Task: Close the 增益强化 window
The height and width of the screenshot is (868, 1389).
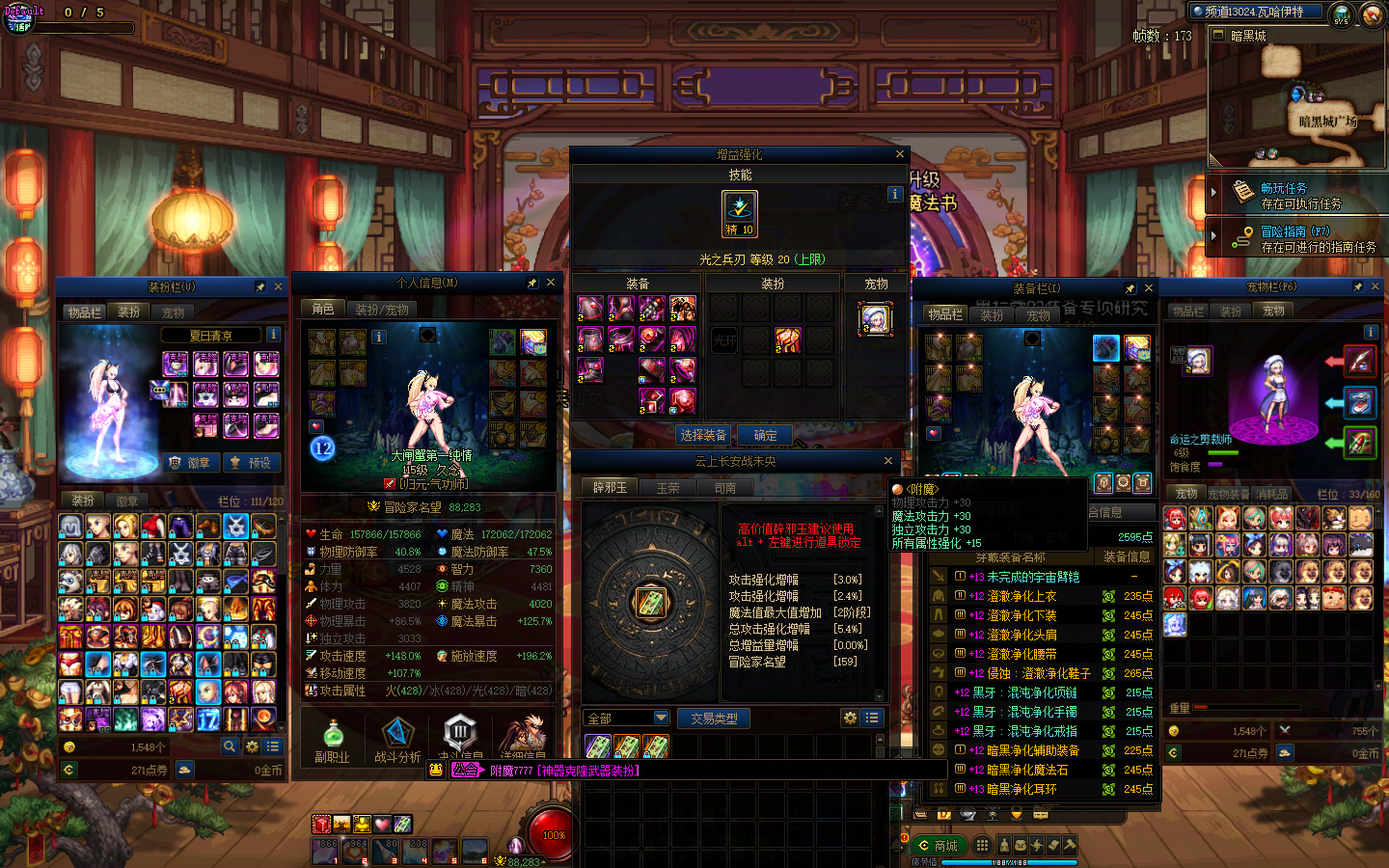Action: pyautogui.click(x=900, y=154)
